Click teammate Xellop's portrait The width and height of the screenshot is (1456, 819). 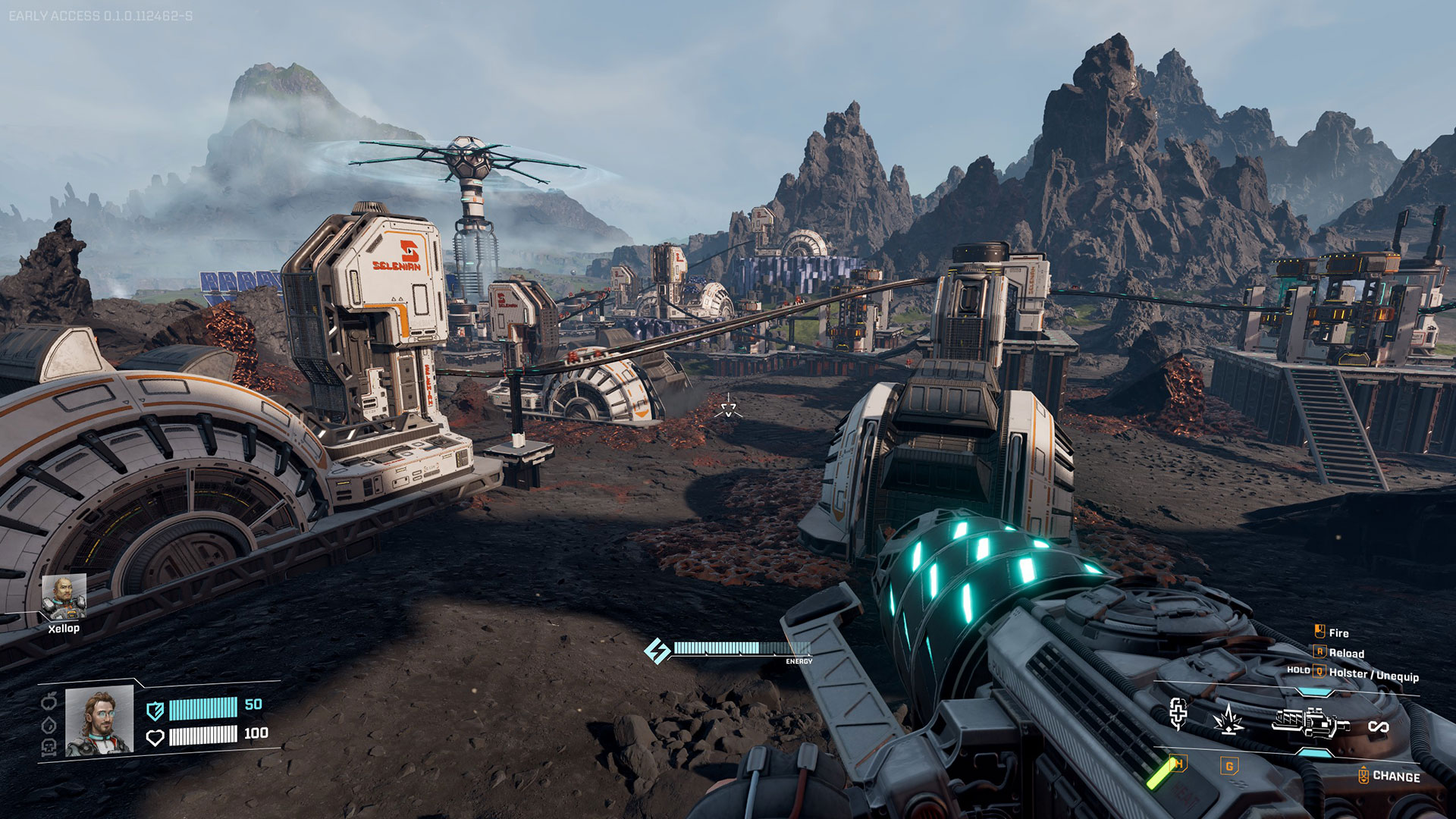click(64, 597)
